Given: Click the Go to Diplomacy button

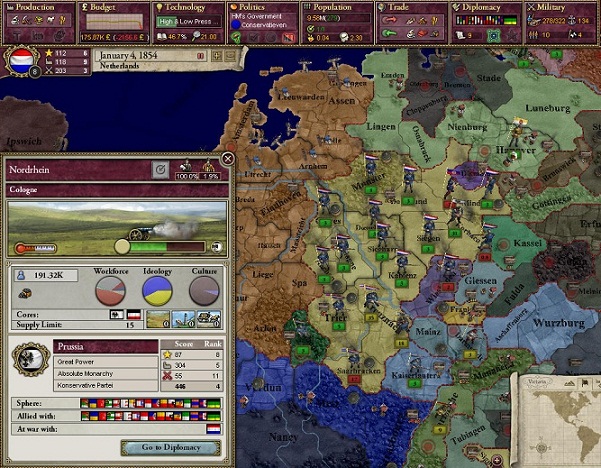Looking at the screenshot, I should point(169,448).
